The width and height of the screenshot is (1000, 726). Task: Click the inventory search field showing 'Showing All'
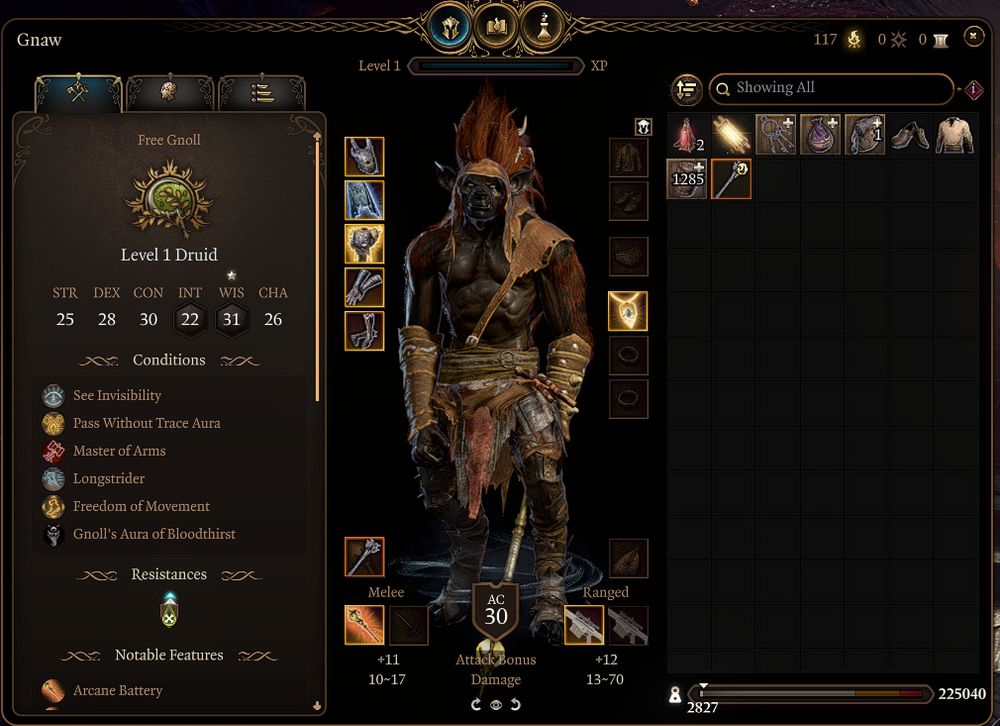coord(830,88)
